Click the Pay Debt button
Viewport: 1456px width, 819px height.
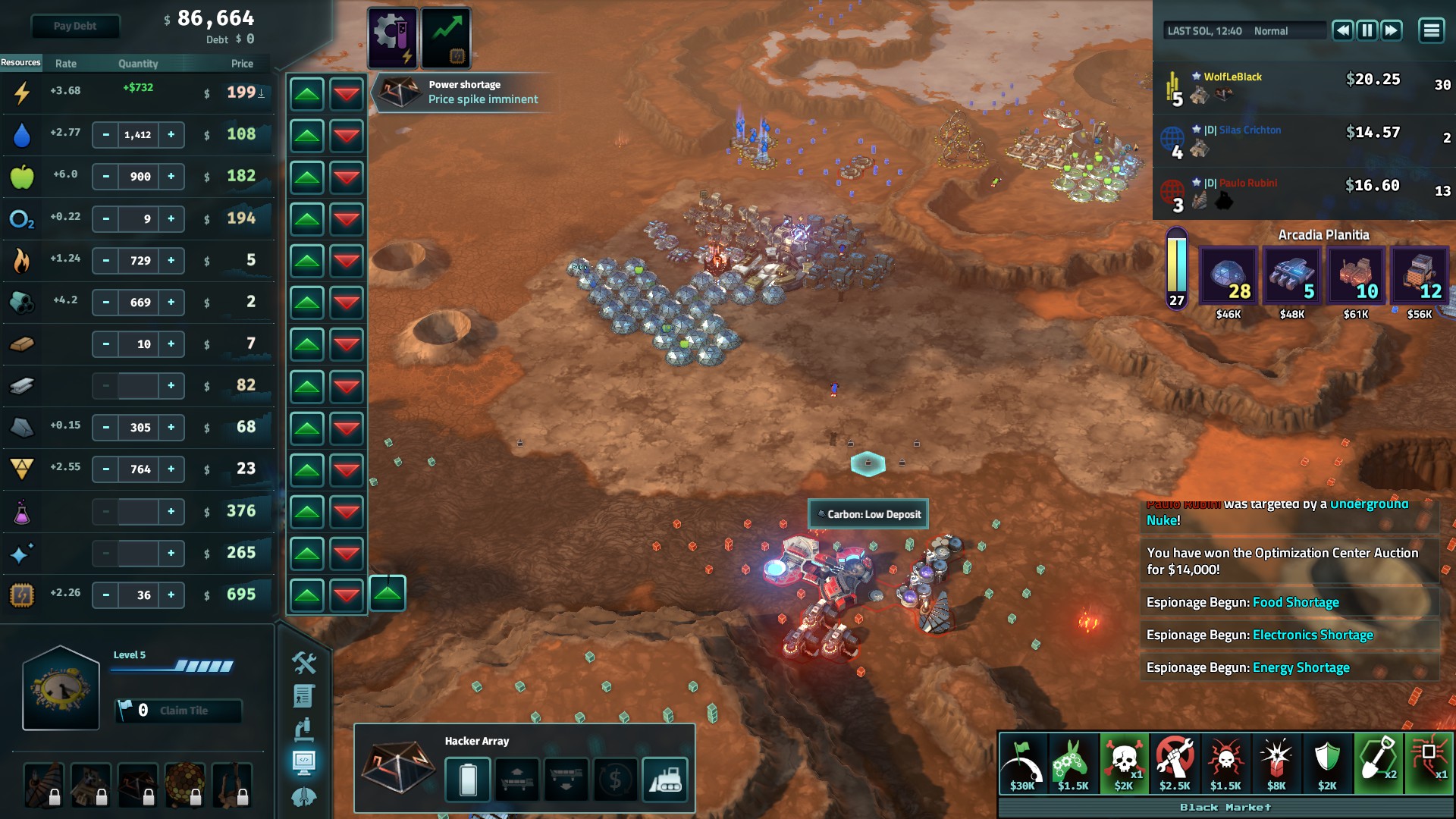tap(74, 26)
